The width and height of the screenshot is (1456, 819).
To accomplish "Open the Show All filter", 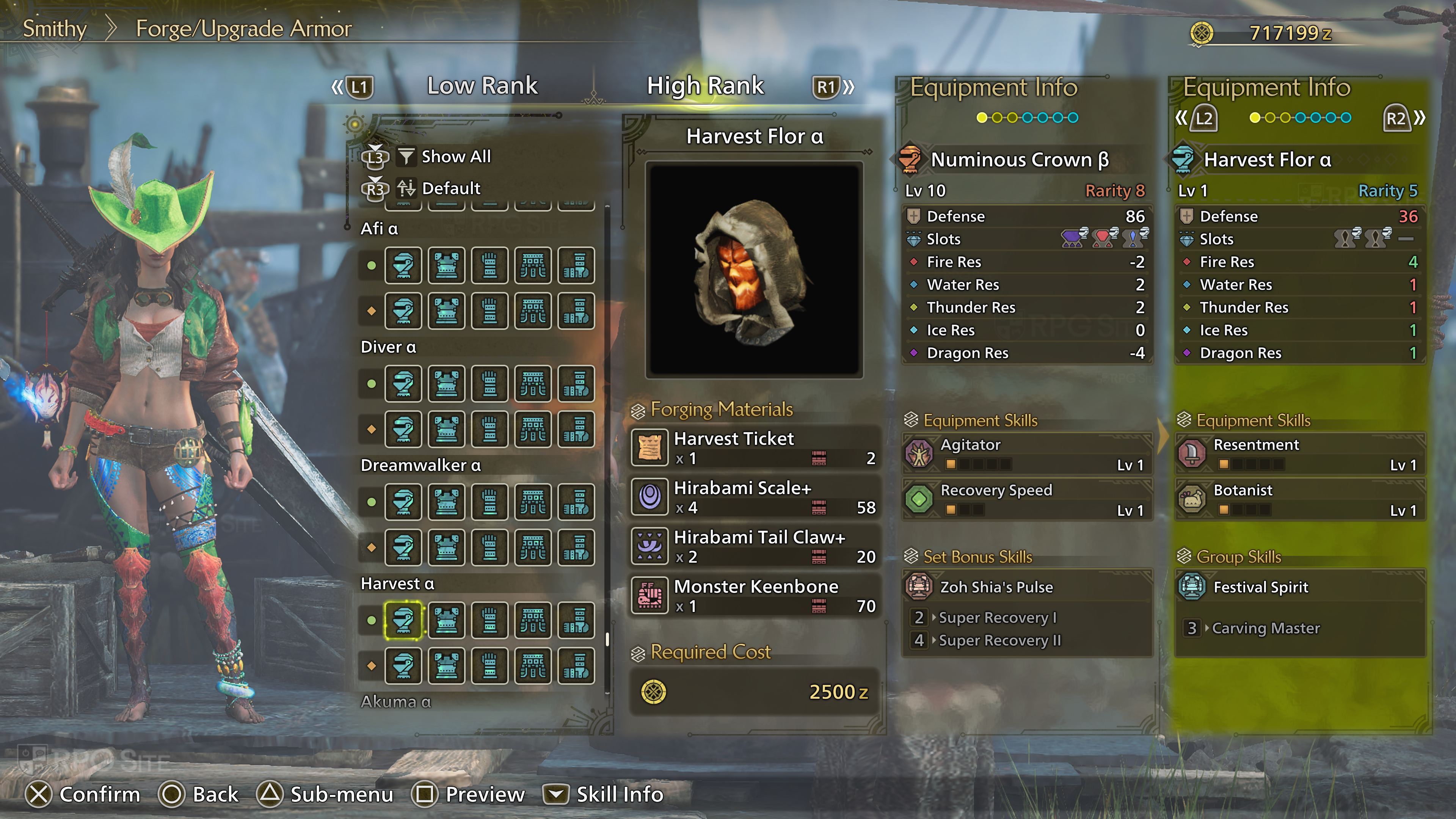I will click(x=455, y=157).
